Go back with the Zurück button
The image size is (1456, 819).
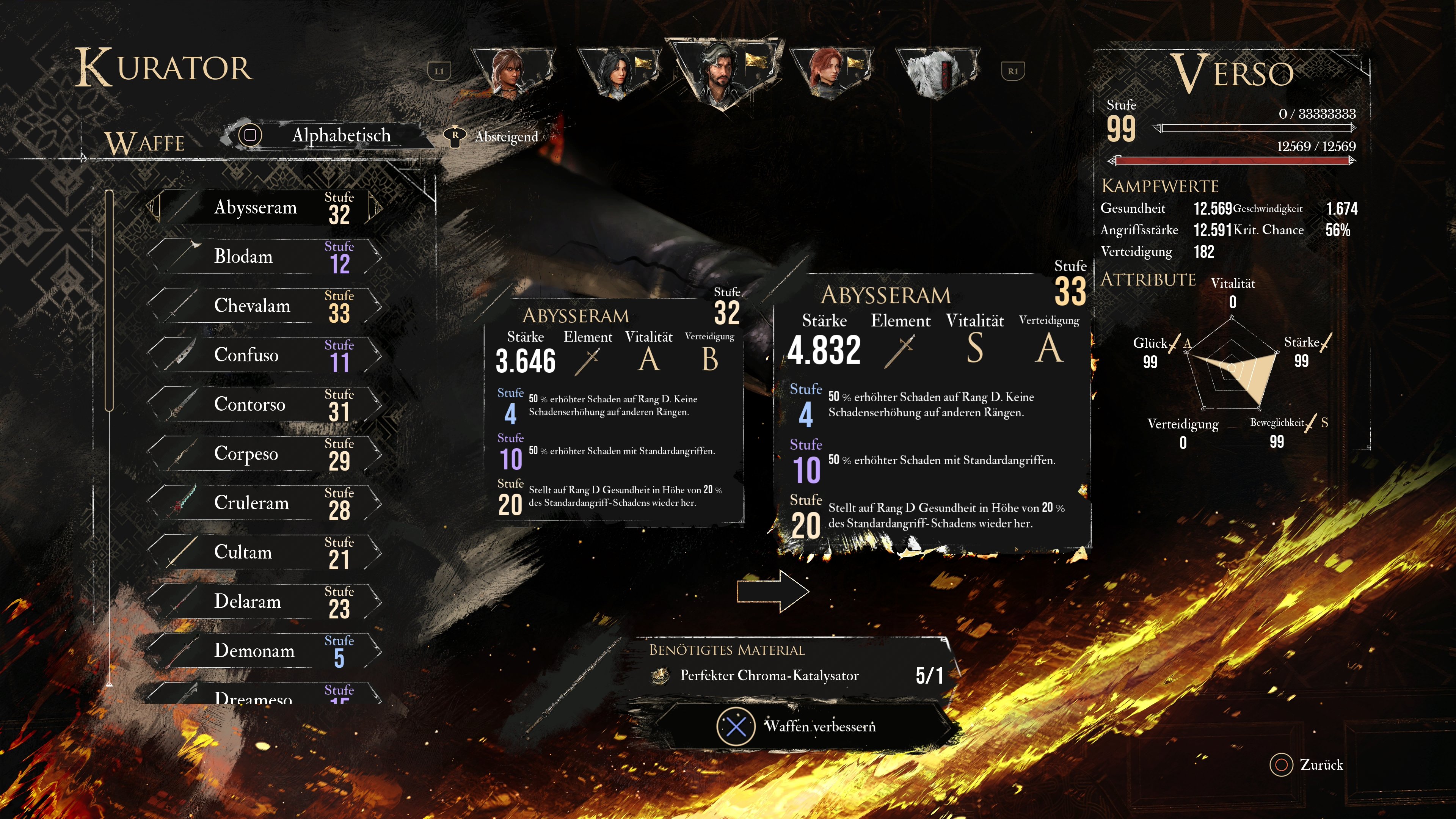[x=1307, y=765]
